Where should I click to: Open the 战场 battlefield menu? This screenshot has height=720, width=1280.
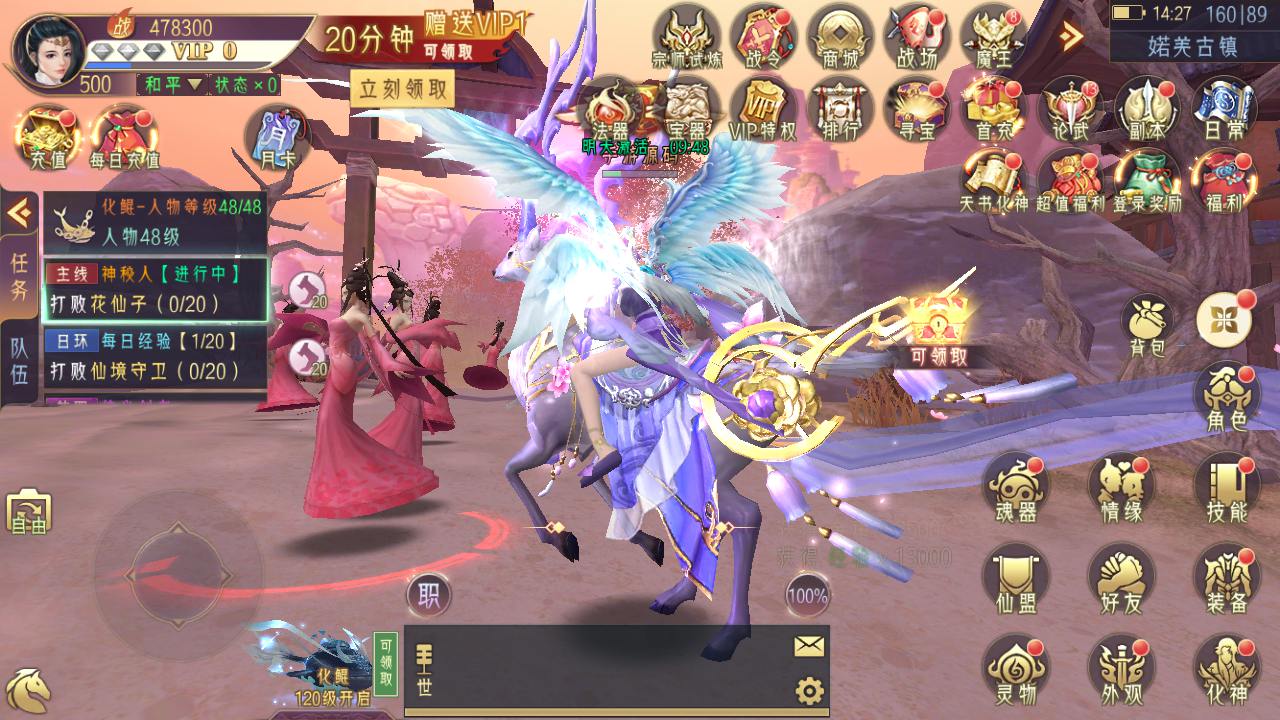coord(916,37)
